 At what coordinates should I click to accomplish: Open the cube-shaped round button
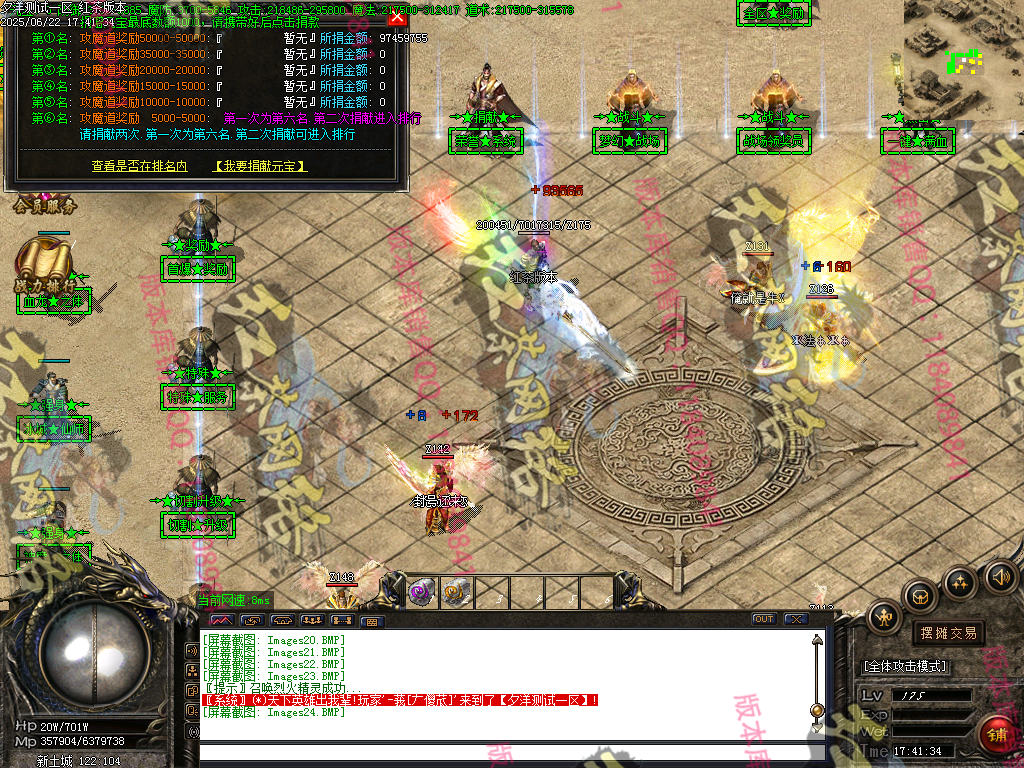pyautogui.click(x=920, y=598)
